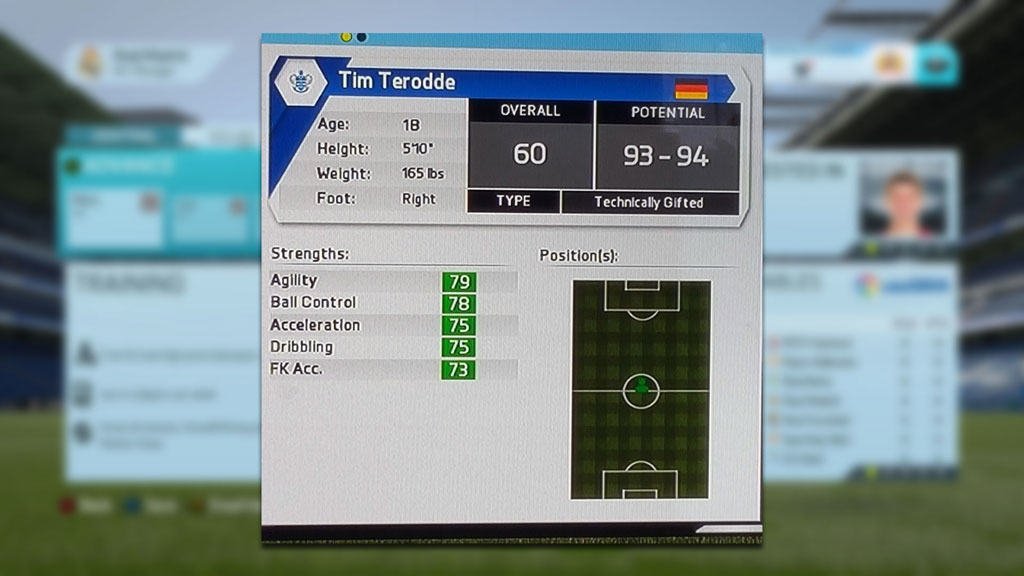Select the yellow page indicator dot
The height and width of the screenshot is (576, 1024).
coord(346,37)
